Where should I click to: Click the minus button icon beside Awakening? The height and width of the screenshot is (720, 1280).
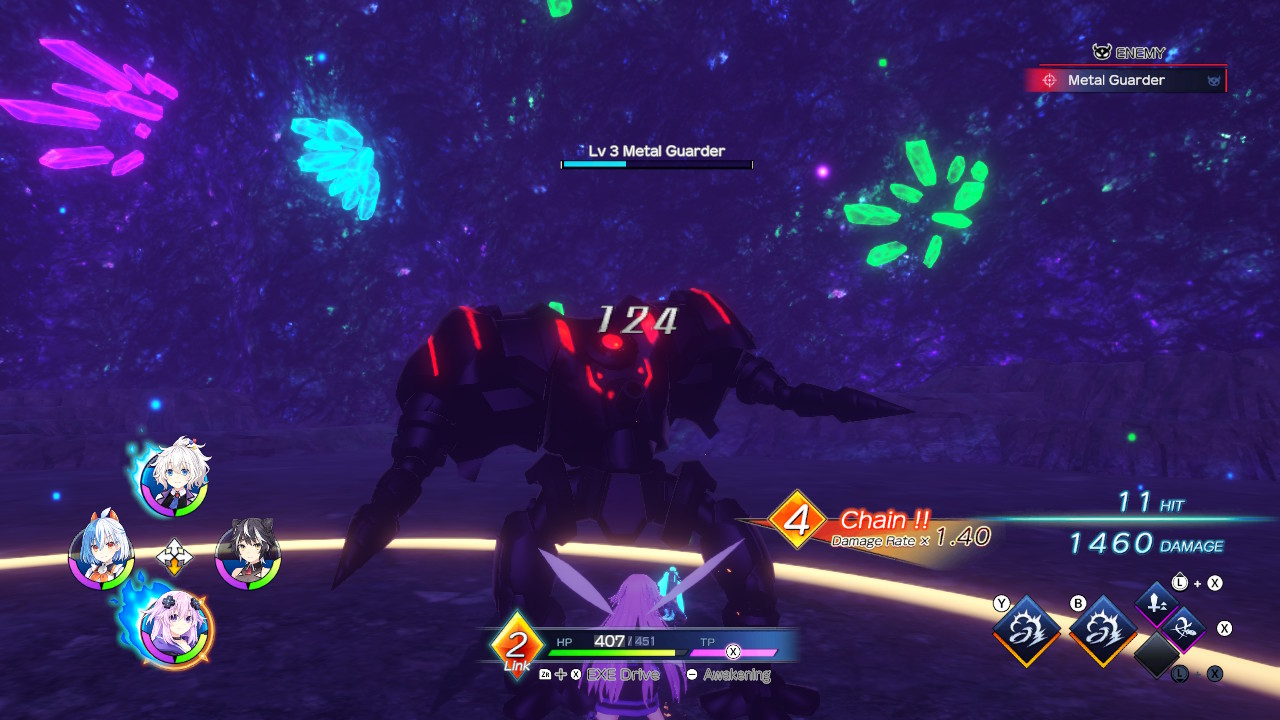pyautogui.click(x=691, y=674)
